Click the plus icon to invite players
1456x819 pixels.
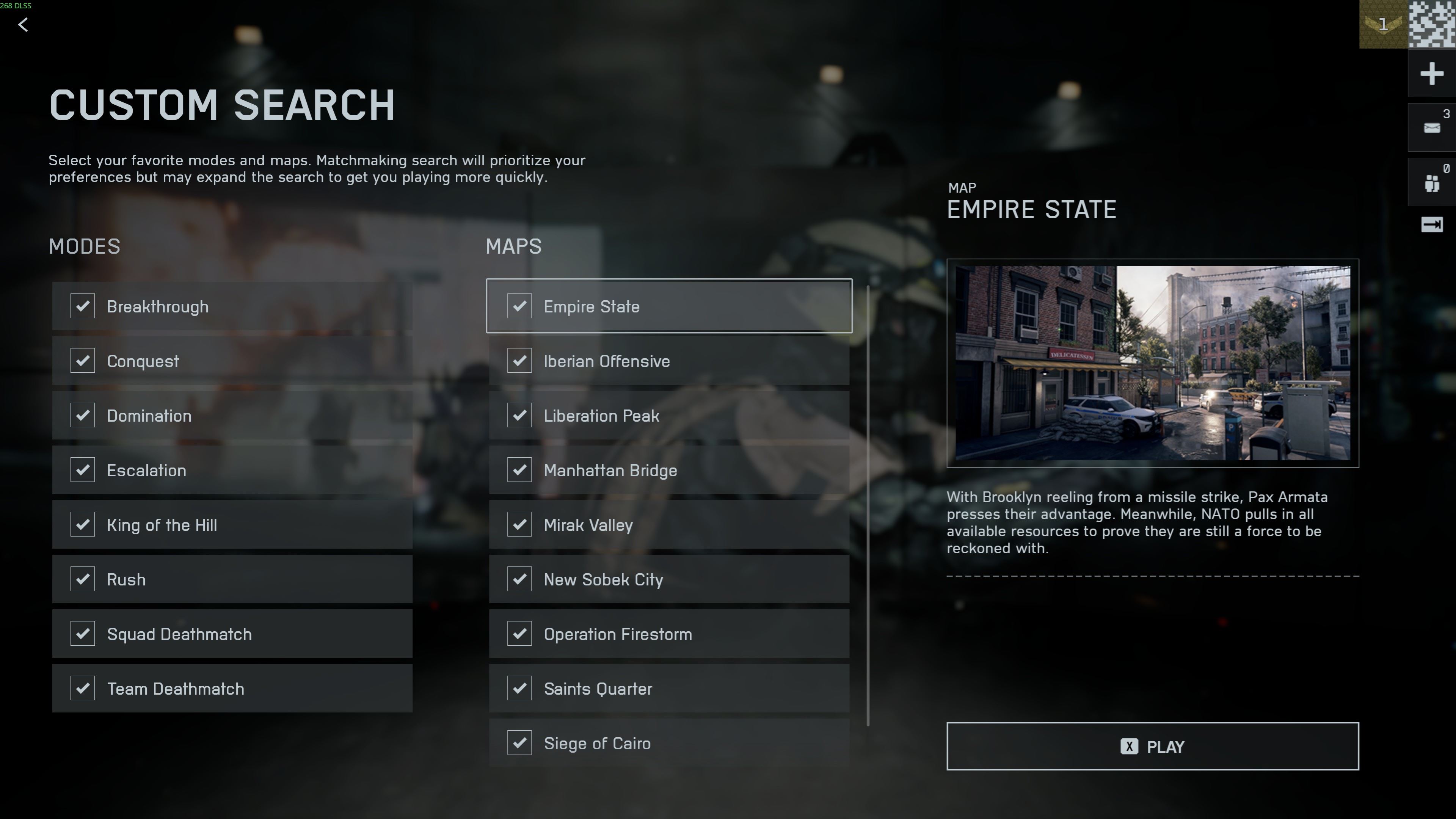pyautogui.click(x=1431, y=74)
